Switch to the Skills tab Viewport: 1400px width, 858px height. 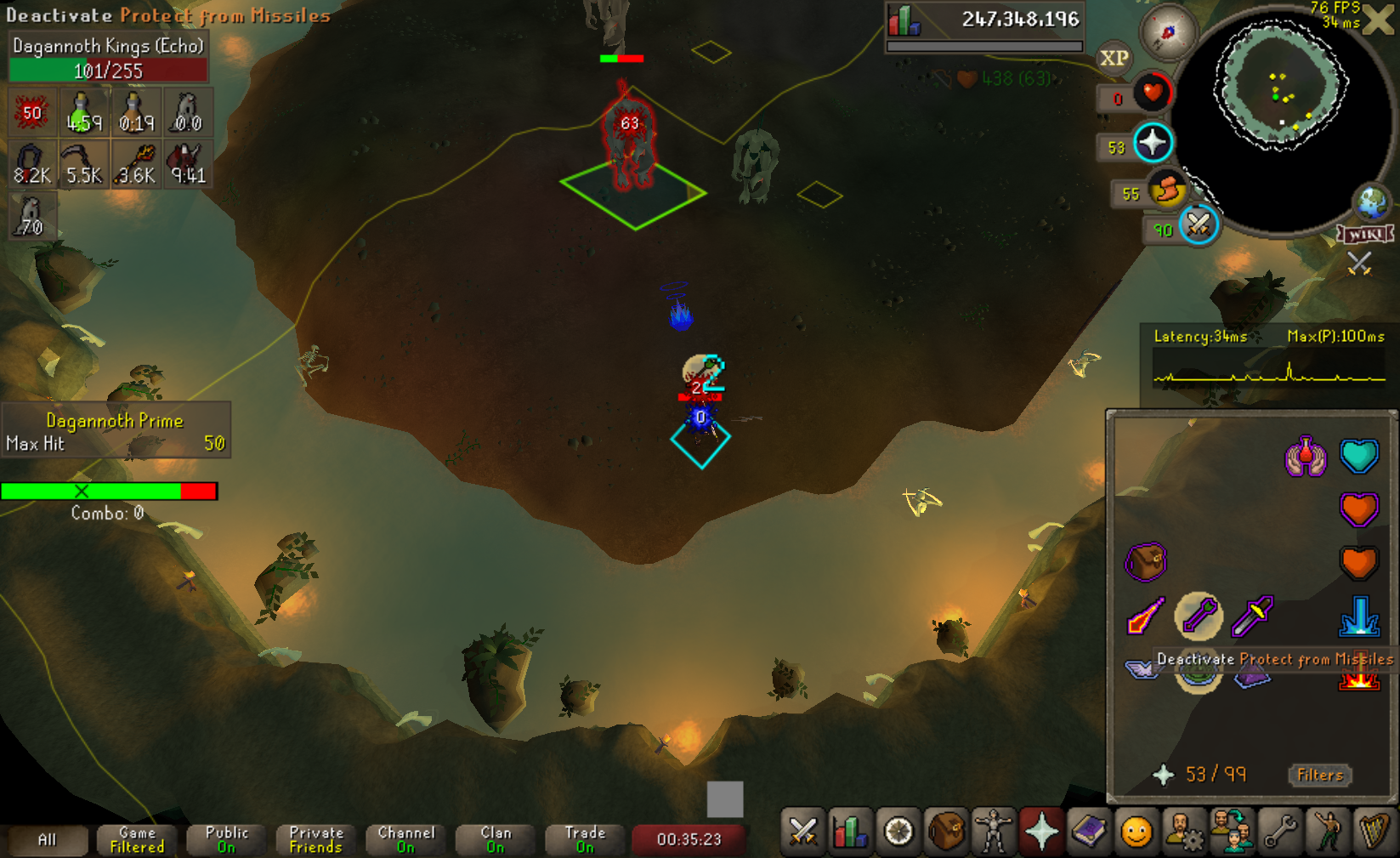point(850,832)
